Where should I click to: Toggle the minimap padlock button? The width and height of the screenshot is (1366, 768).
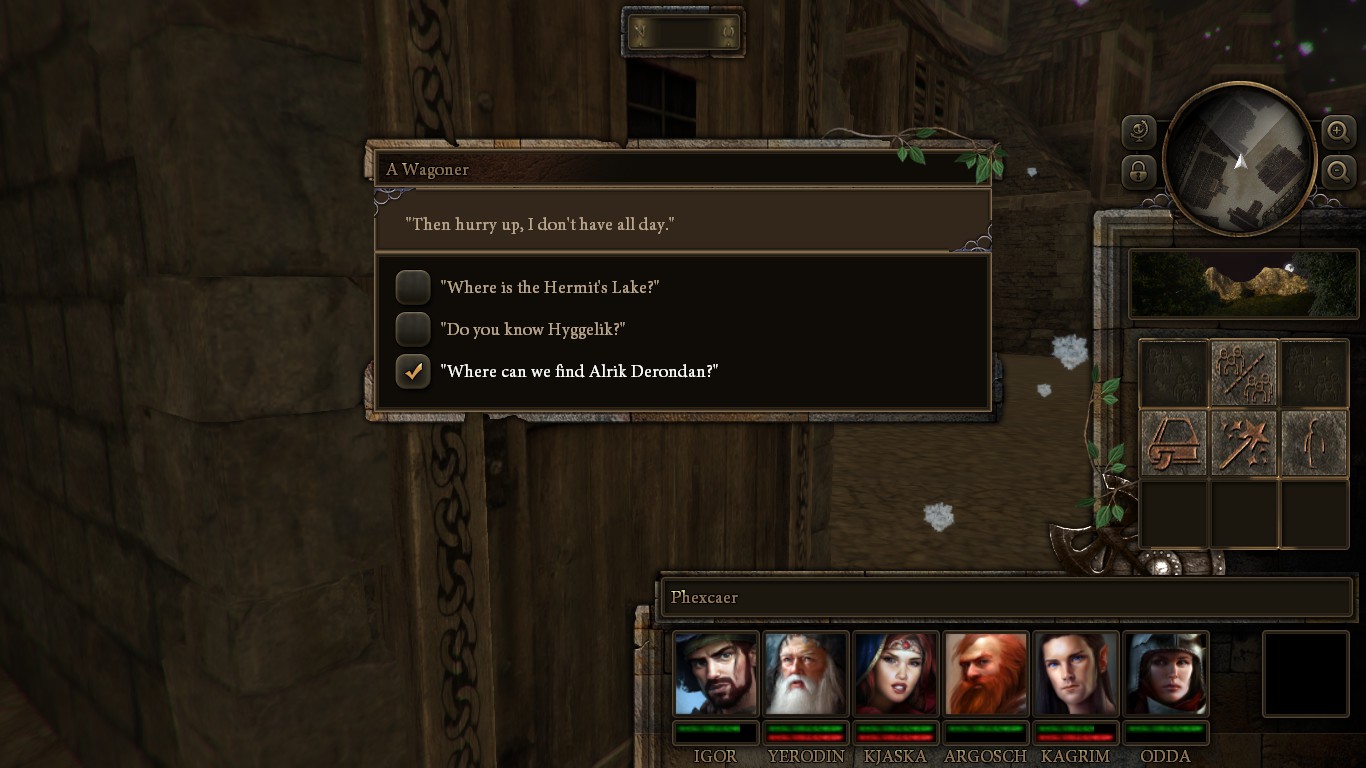1139,172
